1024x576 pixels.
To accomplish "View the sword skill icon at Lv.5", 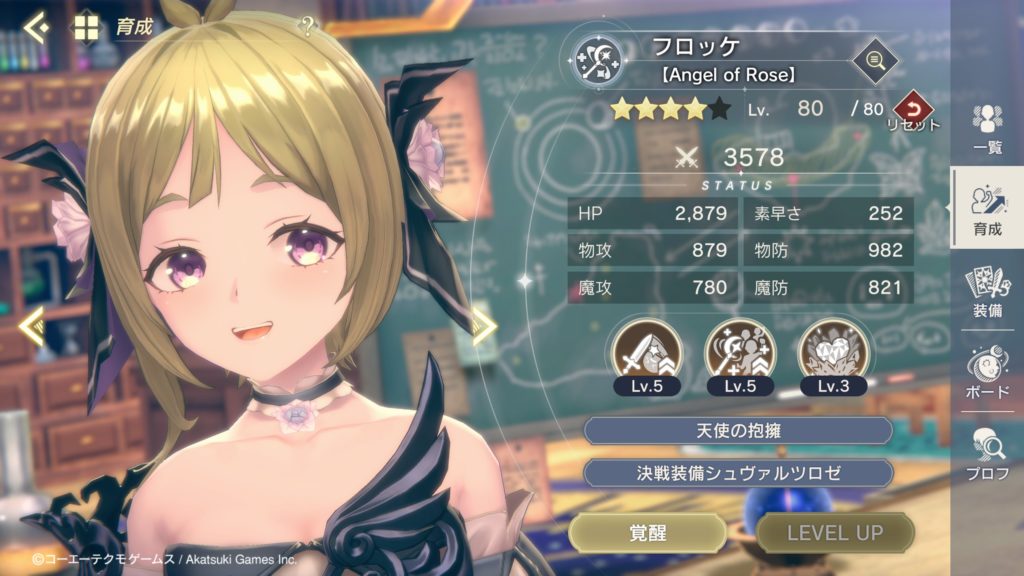I will [x=648, y=349].
